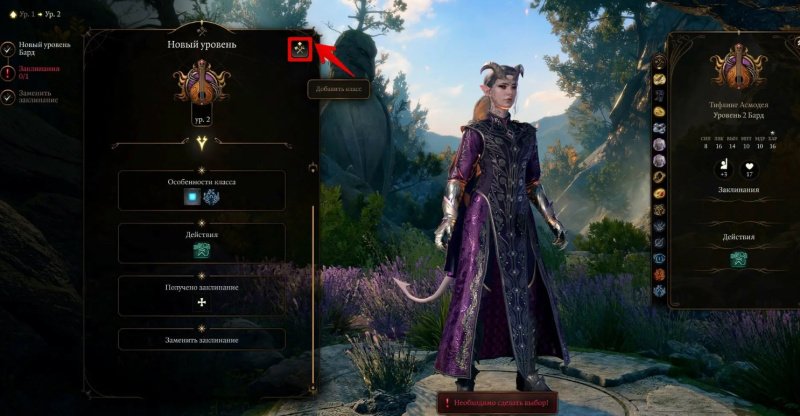Screen dimensions: 800x416
Task: Open the Особенности класса section
Action: (x=201, y=189)
